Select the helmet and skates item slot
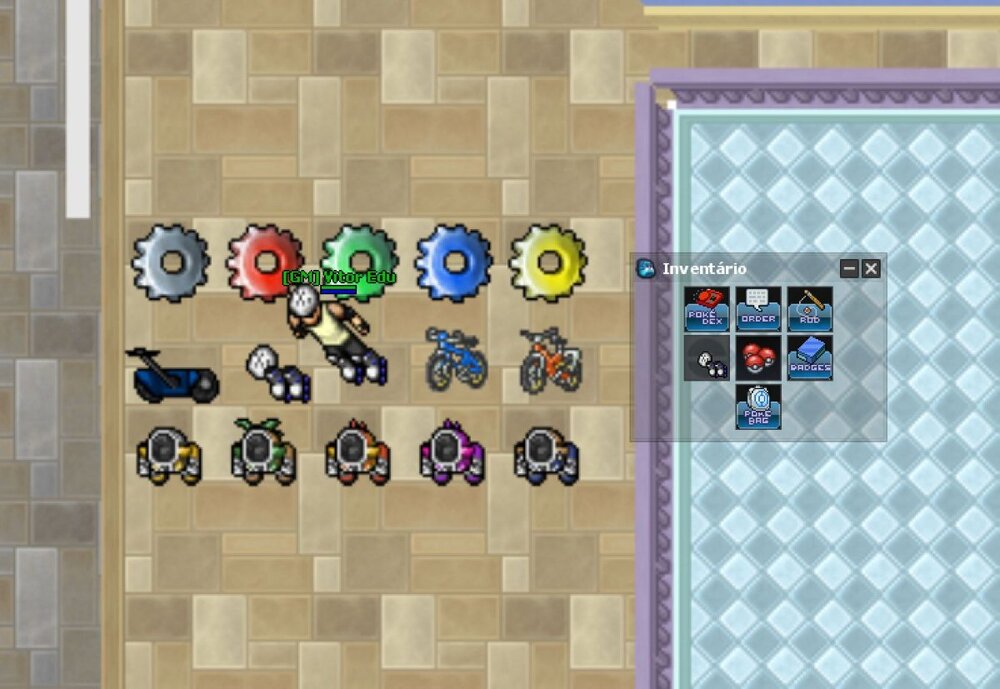The height and width of the screenshot is (689, 1000). [707, 358]
